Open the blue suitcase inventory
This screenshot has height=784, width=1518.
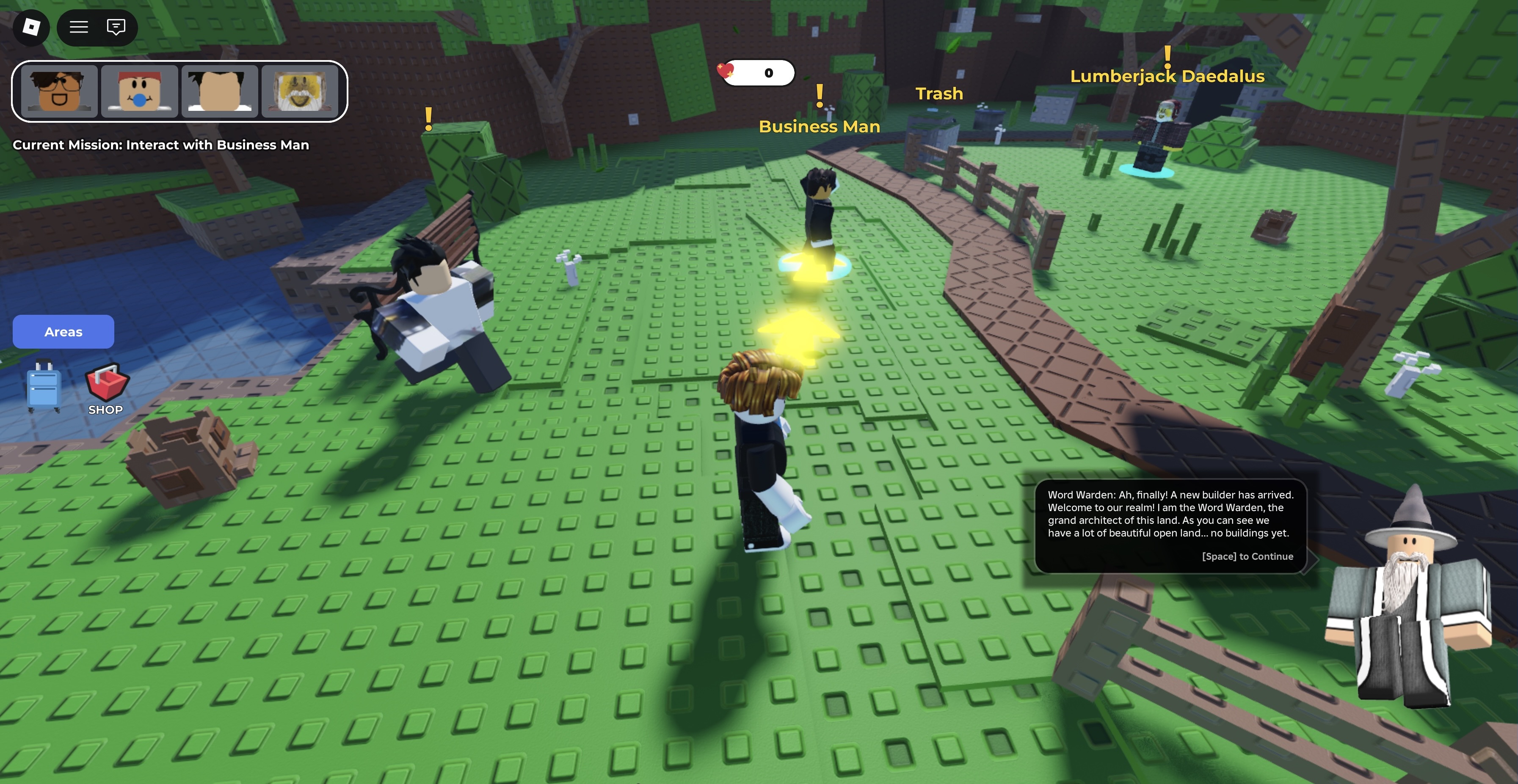pyautogui.click(x=44, y=386)
